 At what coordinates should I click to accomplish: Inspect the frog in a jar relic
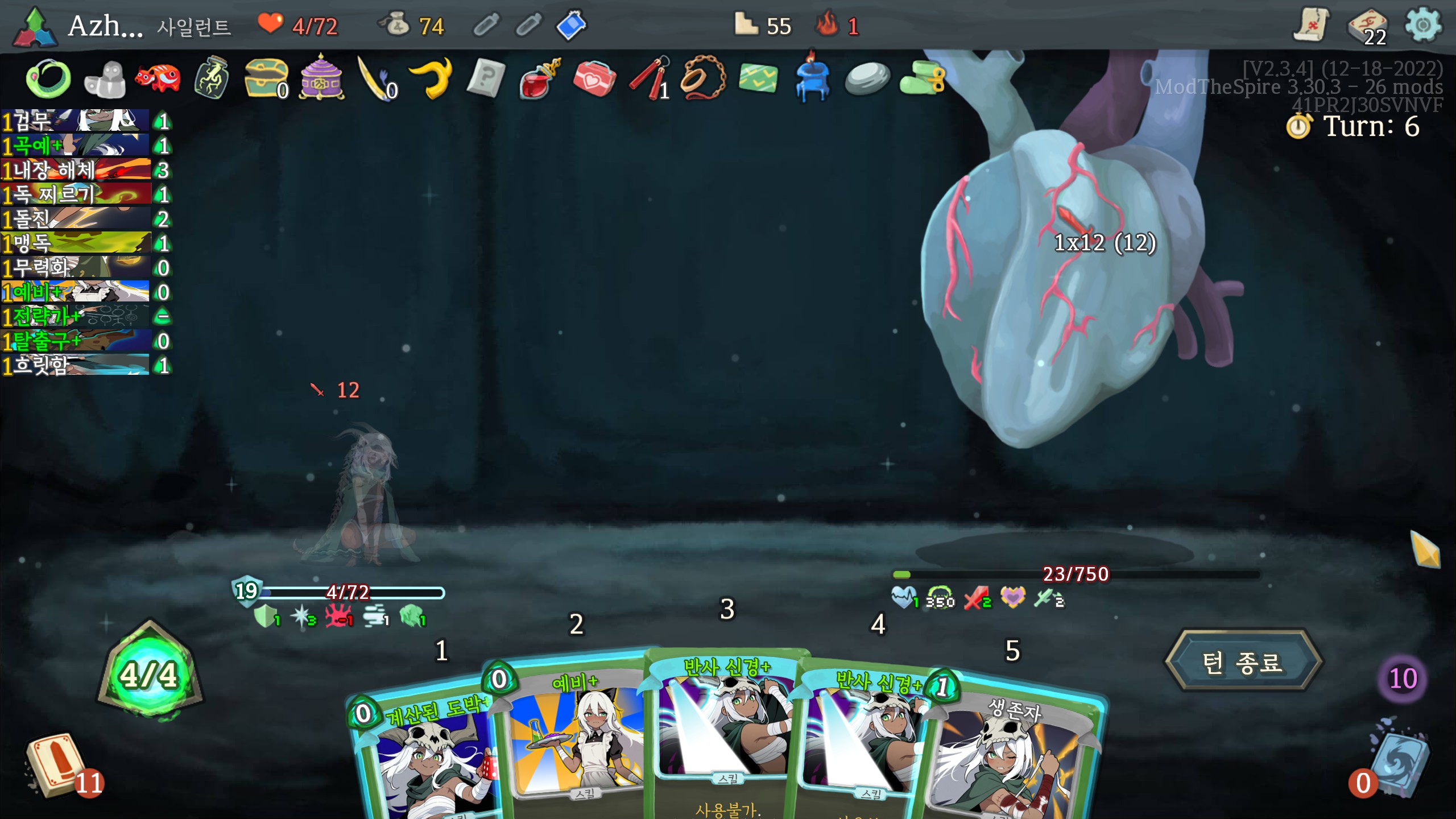(212, 77)
